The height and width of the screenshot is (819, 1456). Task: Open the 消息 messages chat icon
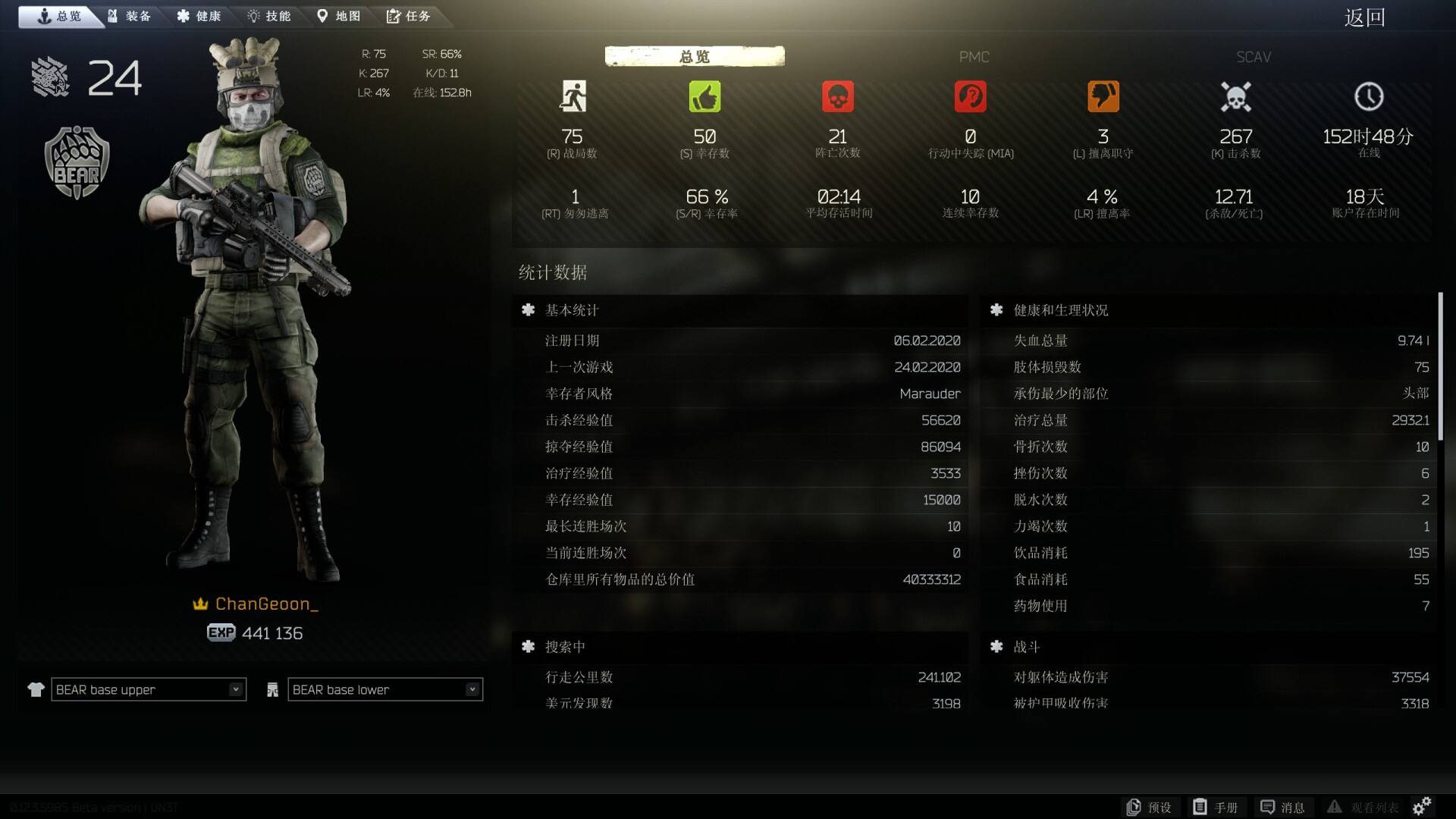coord(1266,807)
